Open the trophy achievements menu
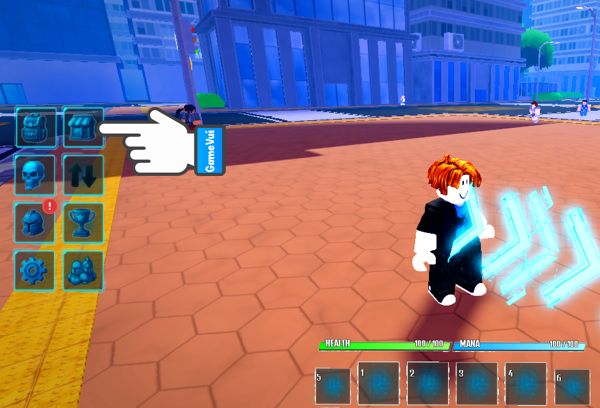 pos(83,221)
